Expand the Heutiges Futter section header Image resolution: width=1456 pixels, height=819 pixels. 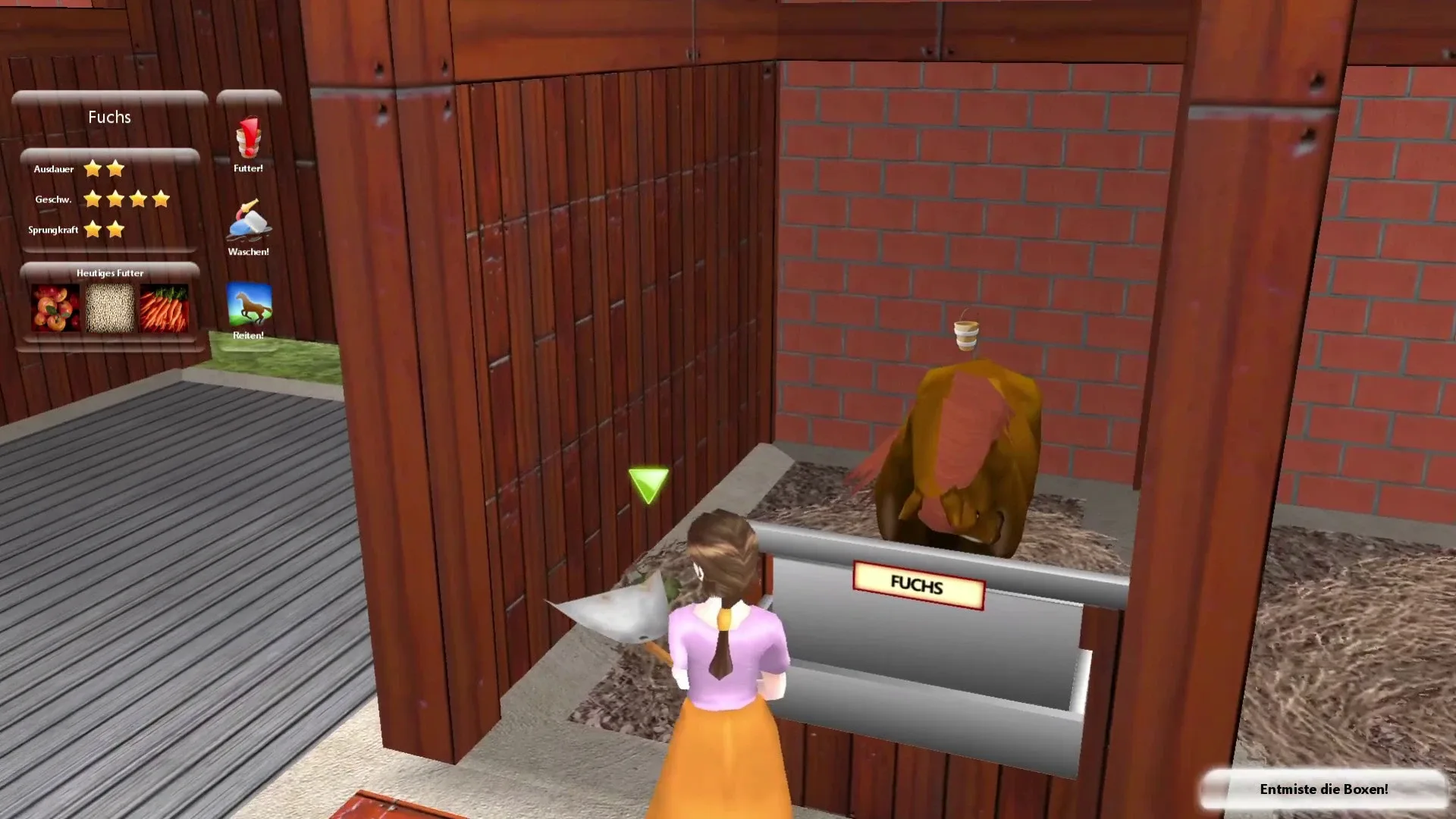coord(109,272)
